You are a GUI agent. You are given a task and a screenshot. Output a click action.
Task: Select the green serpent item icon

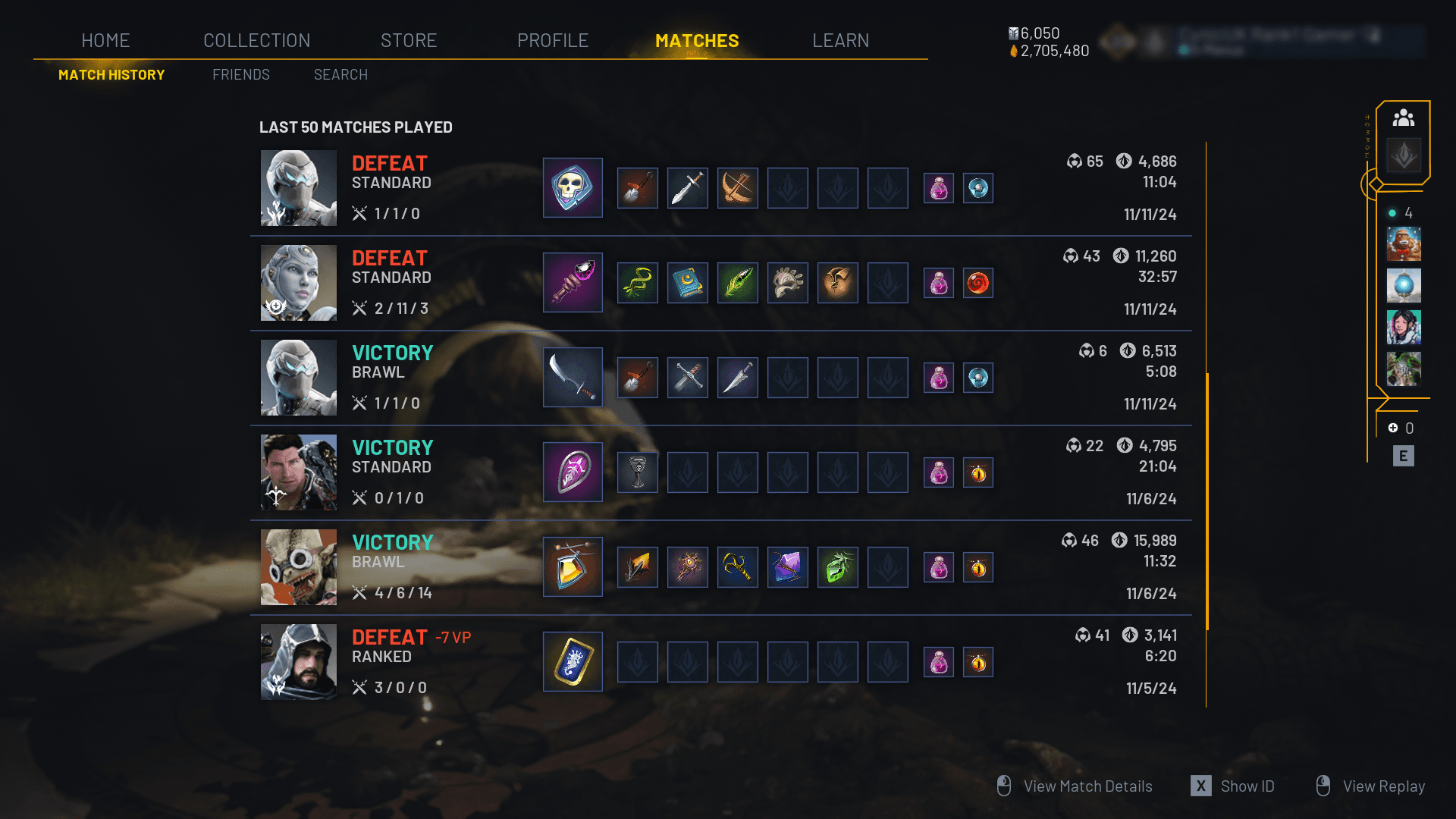coord(637,283)
